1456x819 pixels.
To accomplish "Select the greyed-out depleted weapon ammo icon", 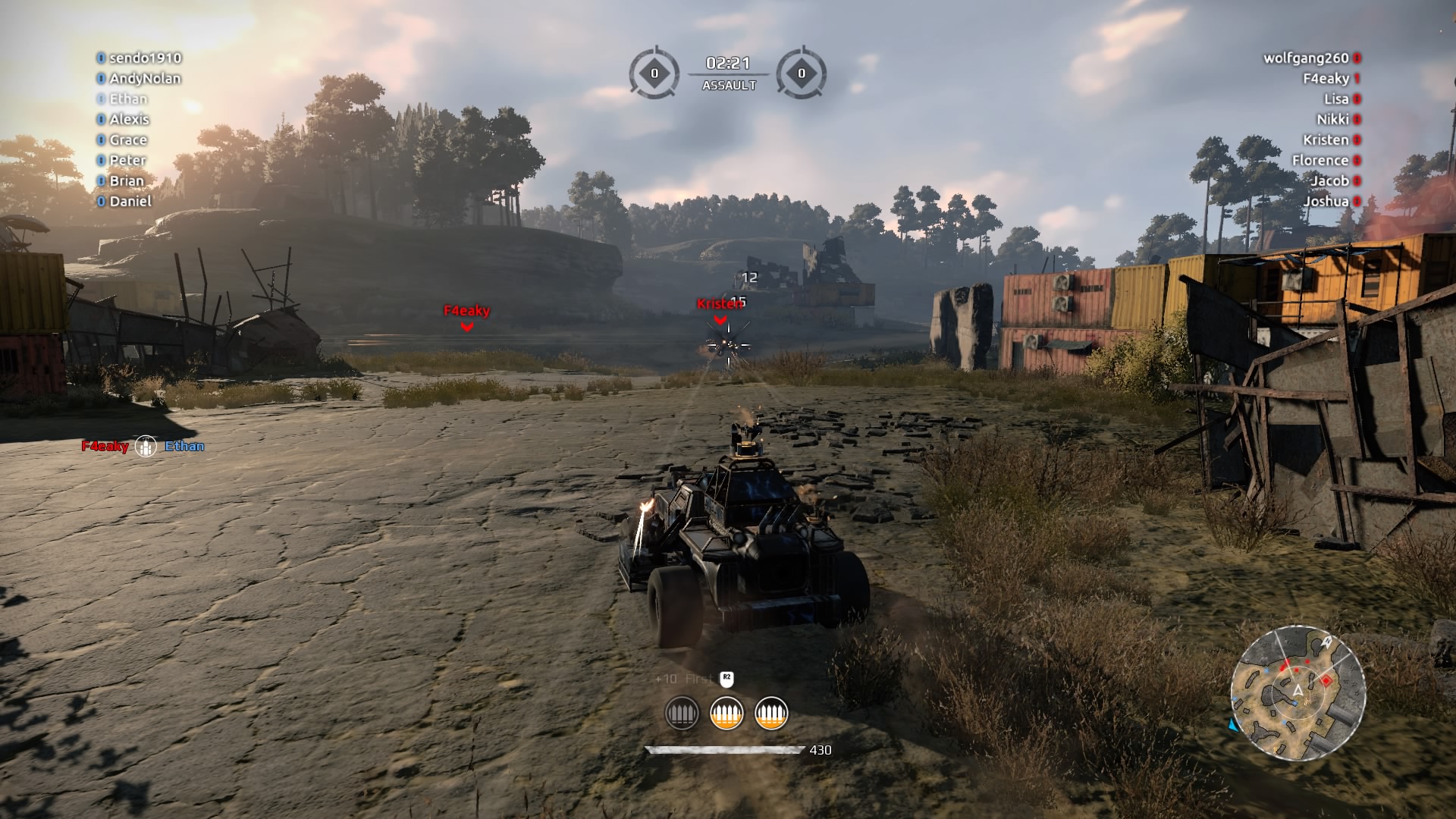I will coord(681,714).
